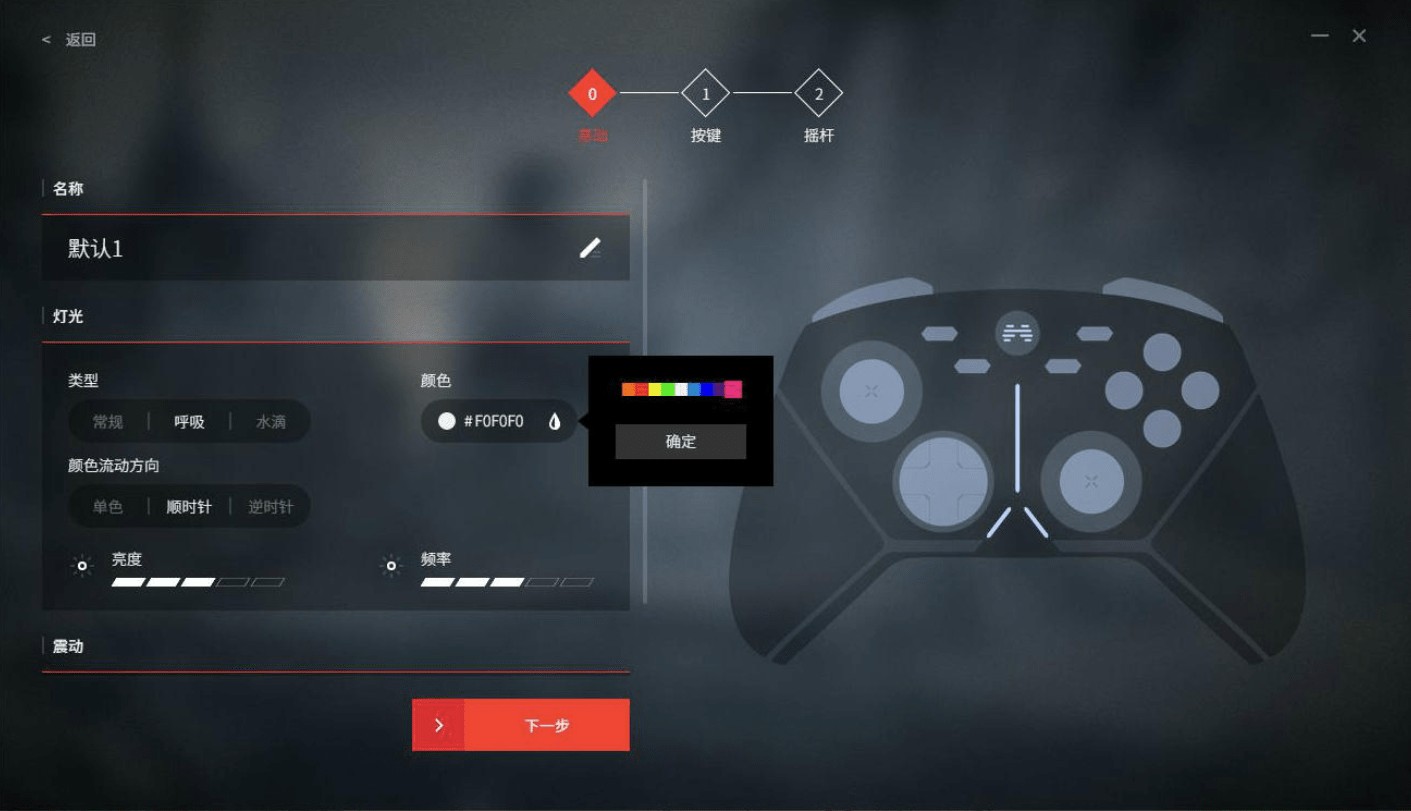
Task: Set colour flow direction to 单色
Action: (108, 507)
